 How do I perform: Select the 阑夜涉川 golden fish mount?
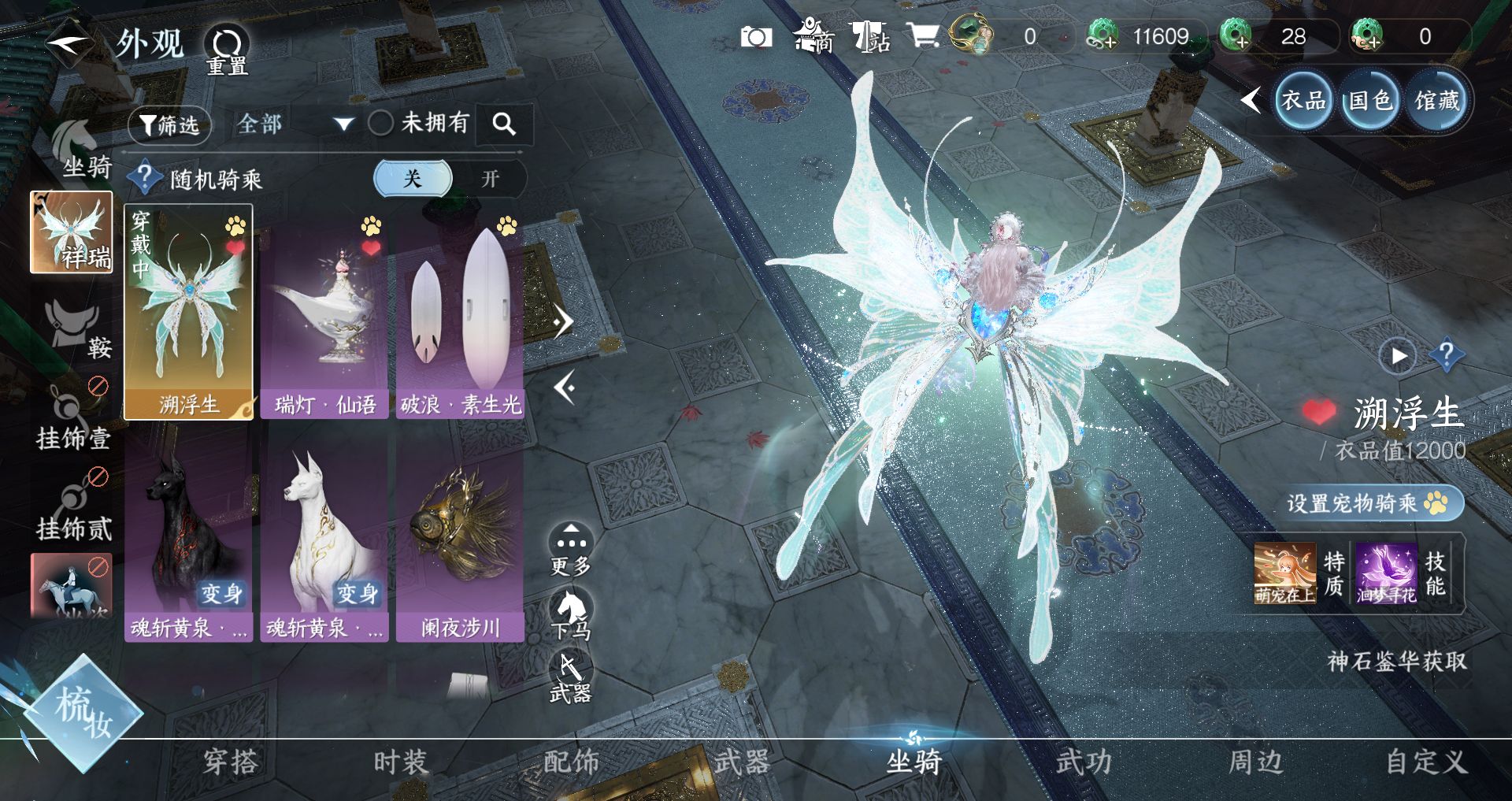point(460,536)
